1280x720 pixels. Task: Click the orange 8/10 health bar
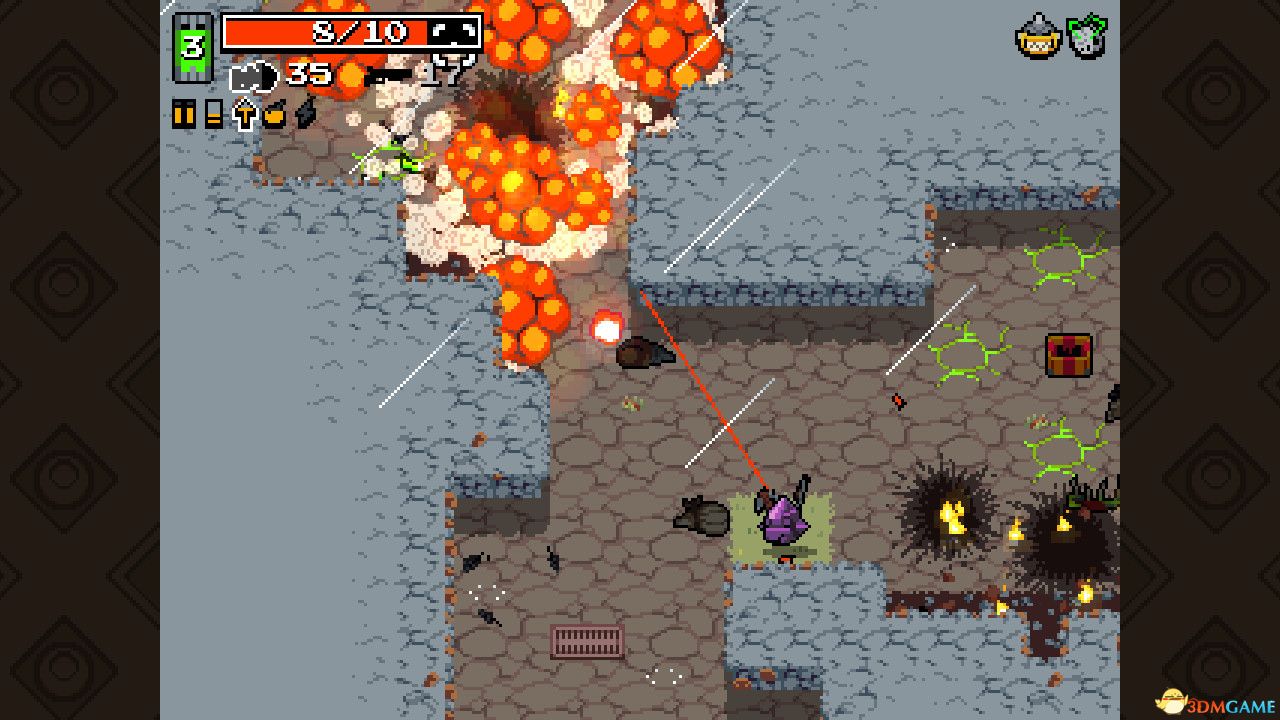pos(350,31)
